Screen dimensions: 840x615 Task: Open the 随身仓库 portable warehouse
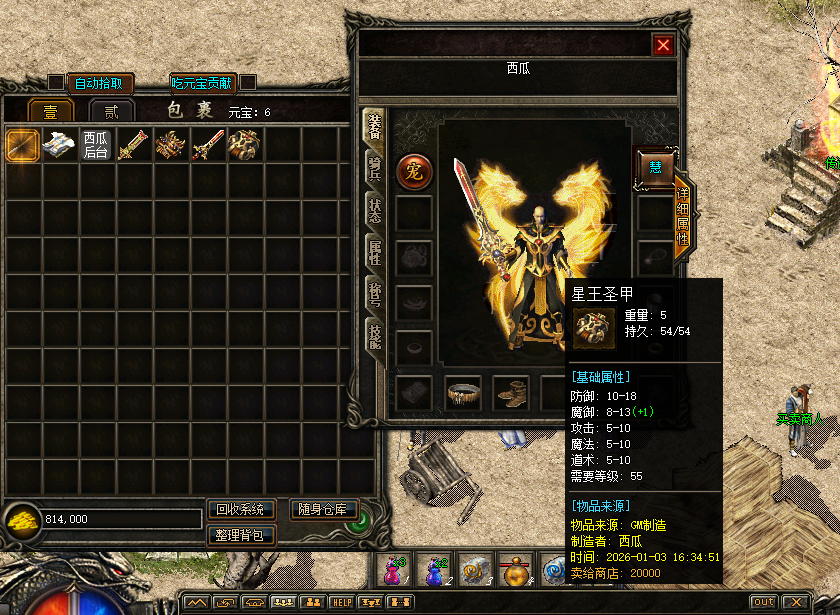pyautogui.click(x=323, y=510)
